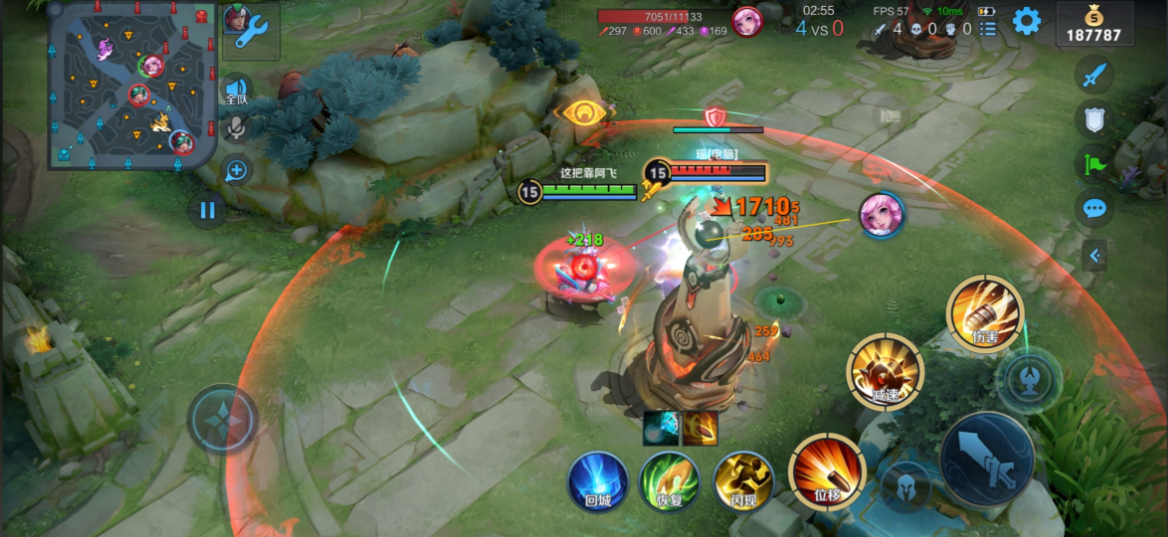The height and width of the screenshot is (537, 1168).
Task: Use the 恢复 heal spell
Action: pyautogui.click(x=669, y=481)
